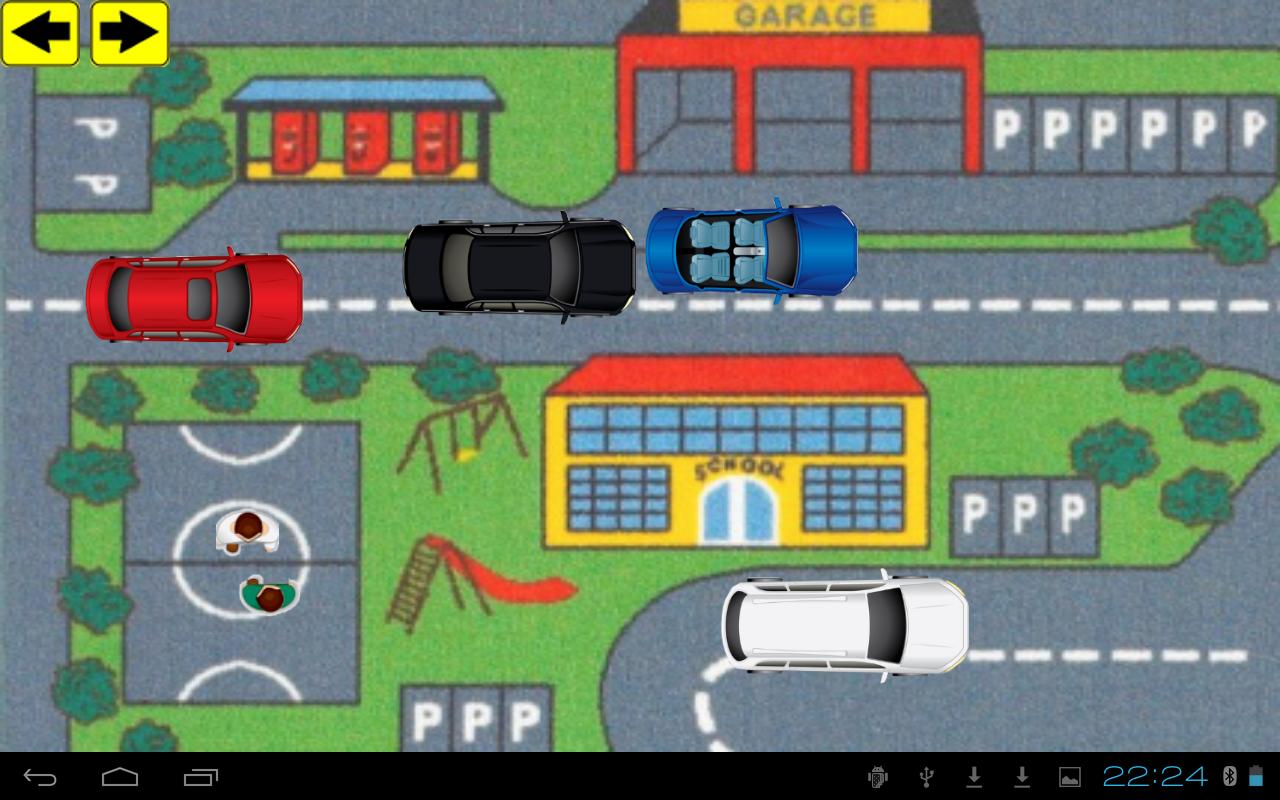
Task: Tap the Android home button
Action: coord(120,777)
